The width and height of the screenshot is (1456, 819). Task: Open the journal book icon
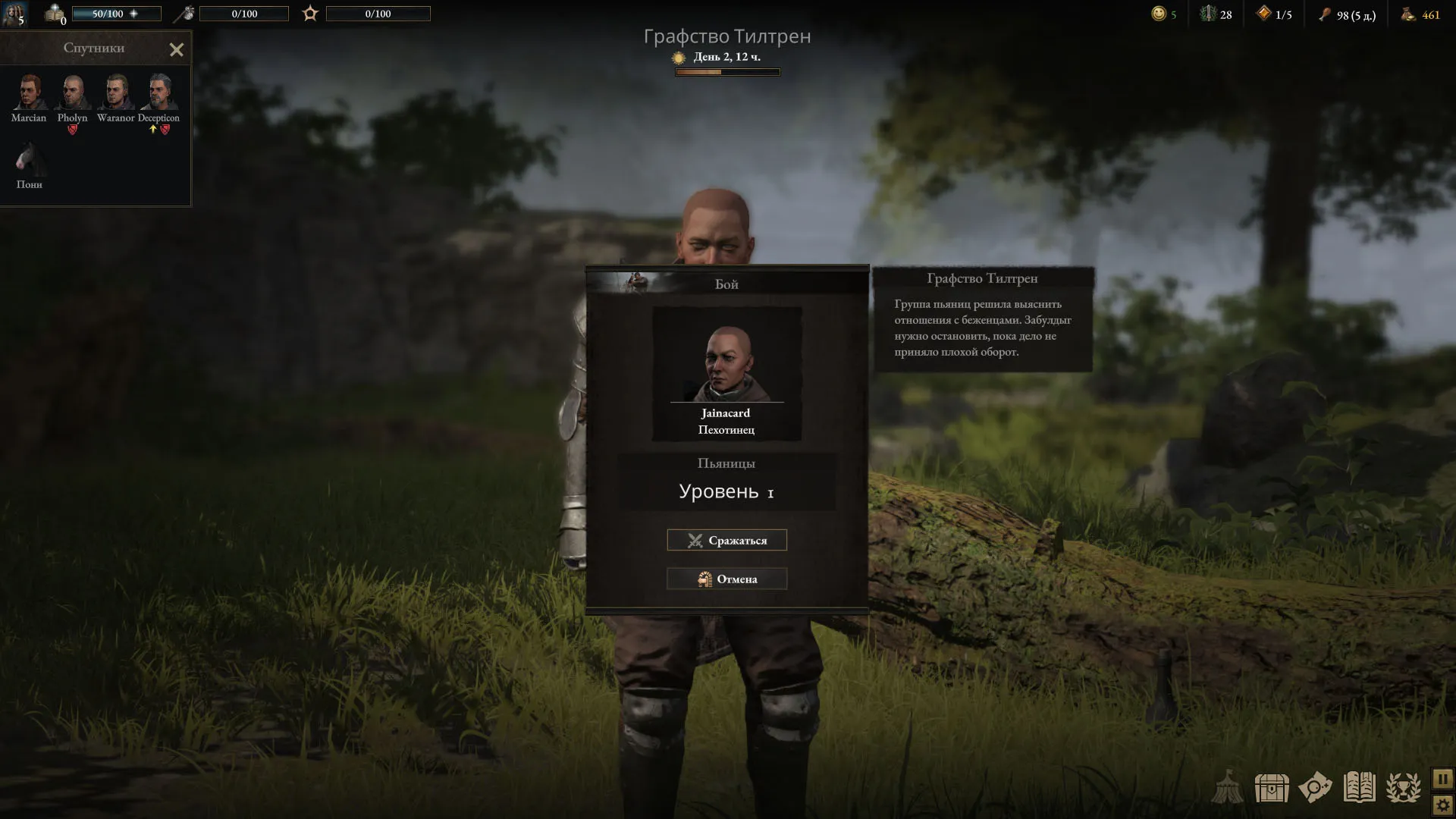[x=1359, y=788]
